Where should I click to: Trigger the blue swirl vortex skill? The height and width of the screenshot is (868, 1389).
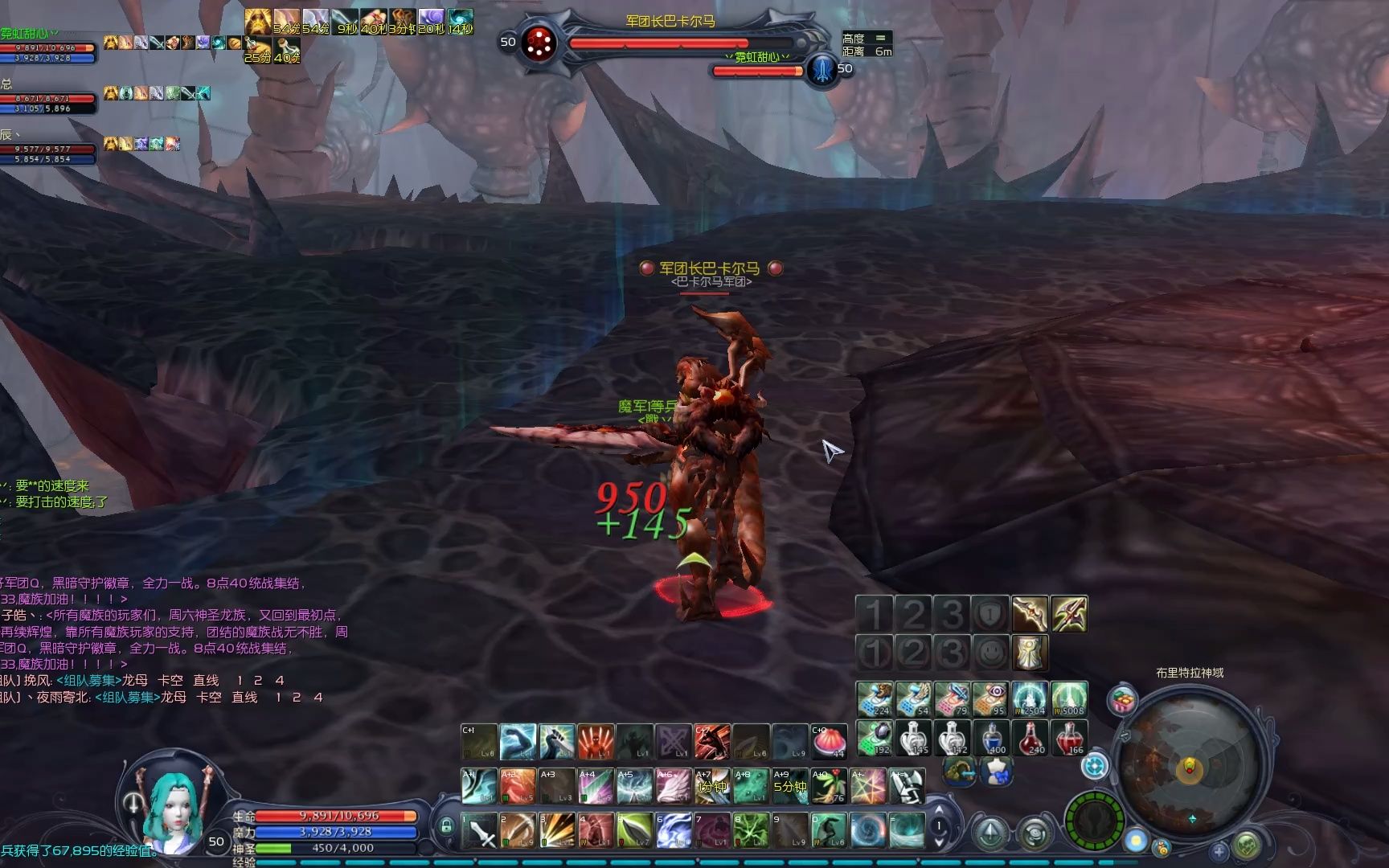pyautogui.click(x=868, y=831)
